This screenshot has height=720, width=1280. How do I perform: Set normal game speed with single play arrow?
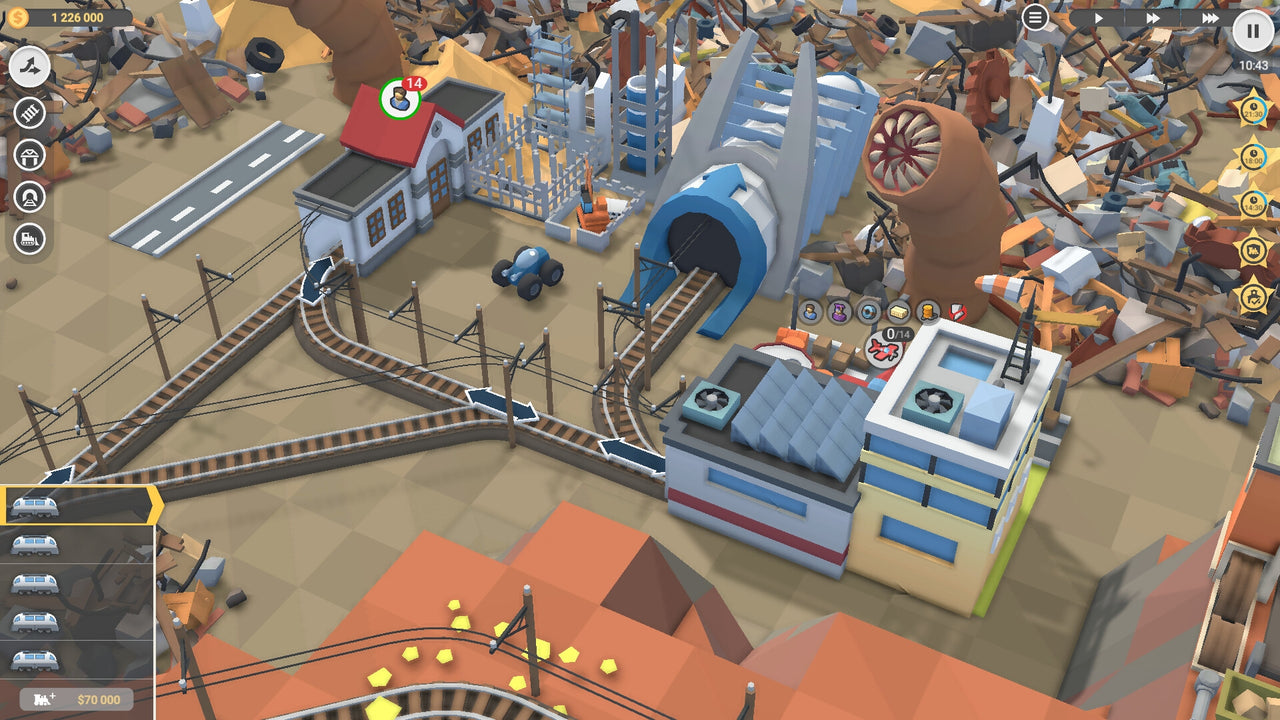pos(1099,17)
